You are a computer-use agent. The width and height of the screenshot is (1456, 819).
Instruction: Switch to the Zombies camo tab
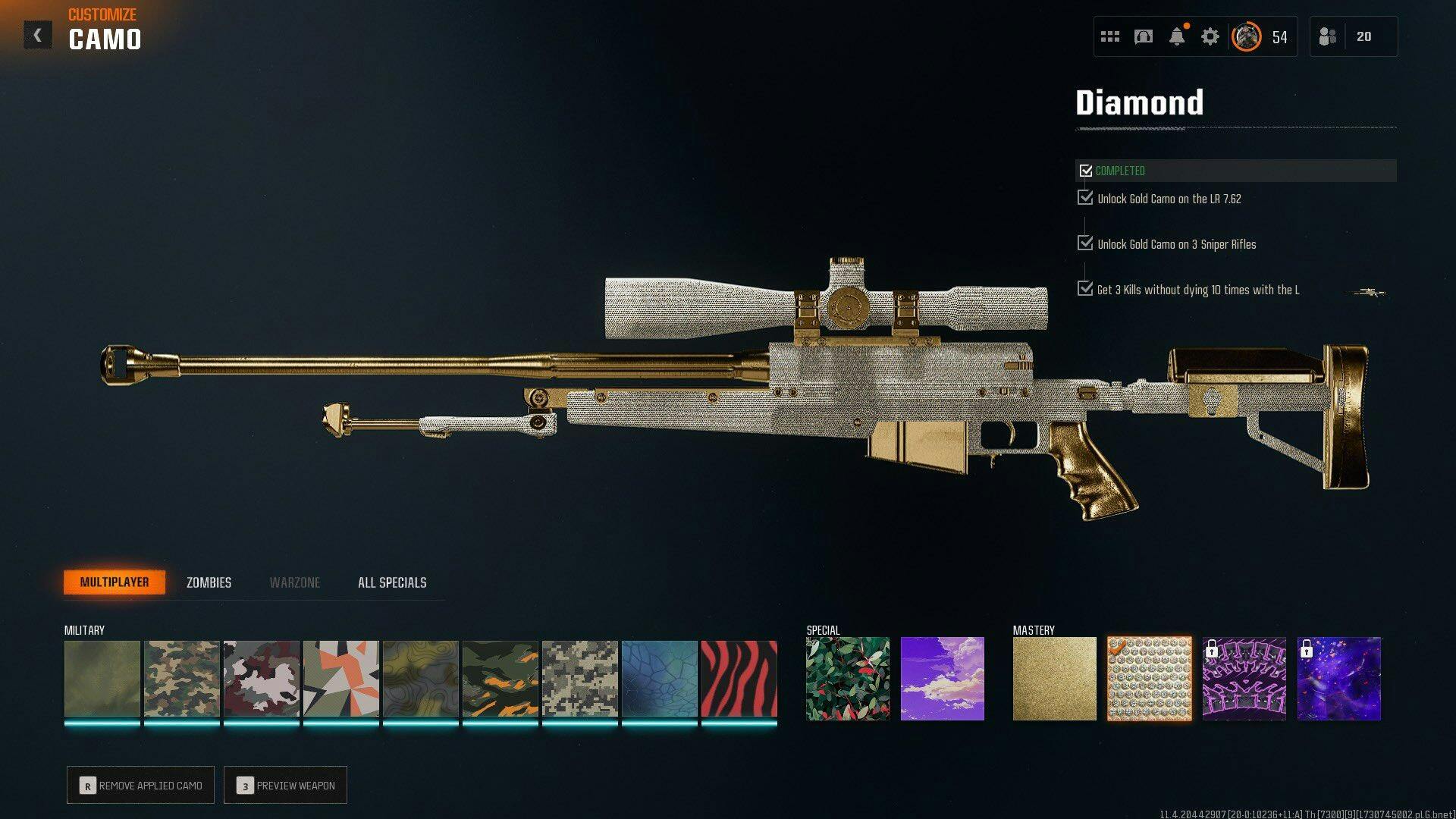pos(209,582)
